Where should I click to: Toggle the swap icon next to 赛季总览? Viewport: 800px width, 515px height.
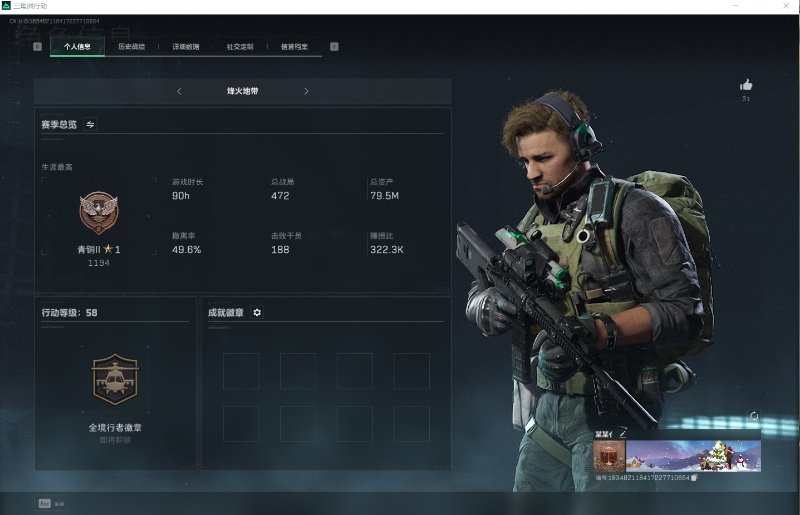pos(90,125)
